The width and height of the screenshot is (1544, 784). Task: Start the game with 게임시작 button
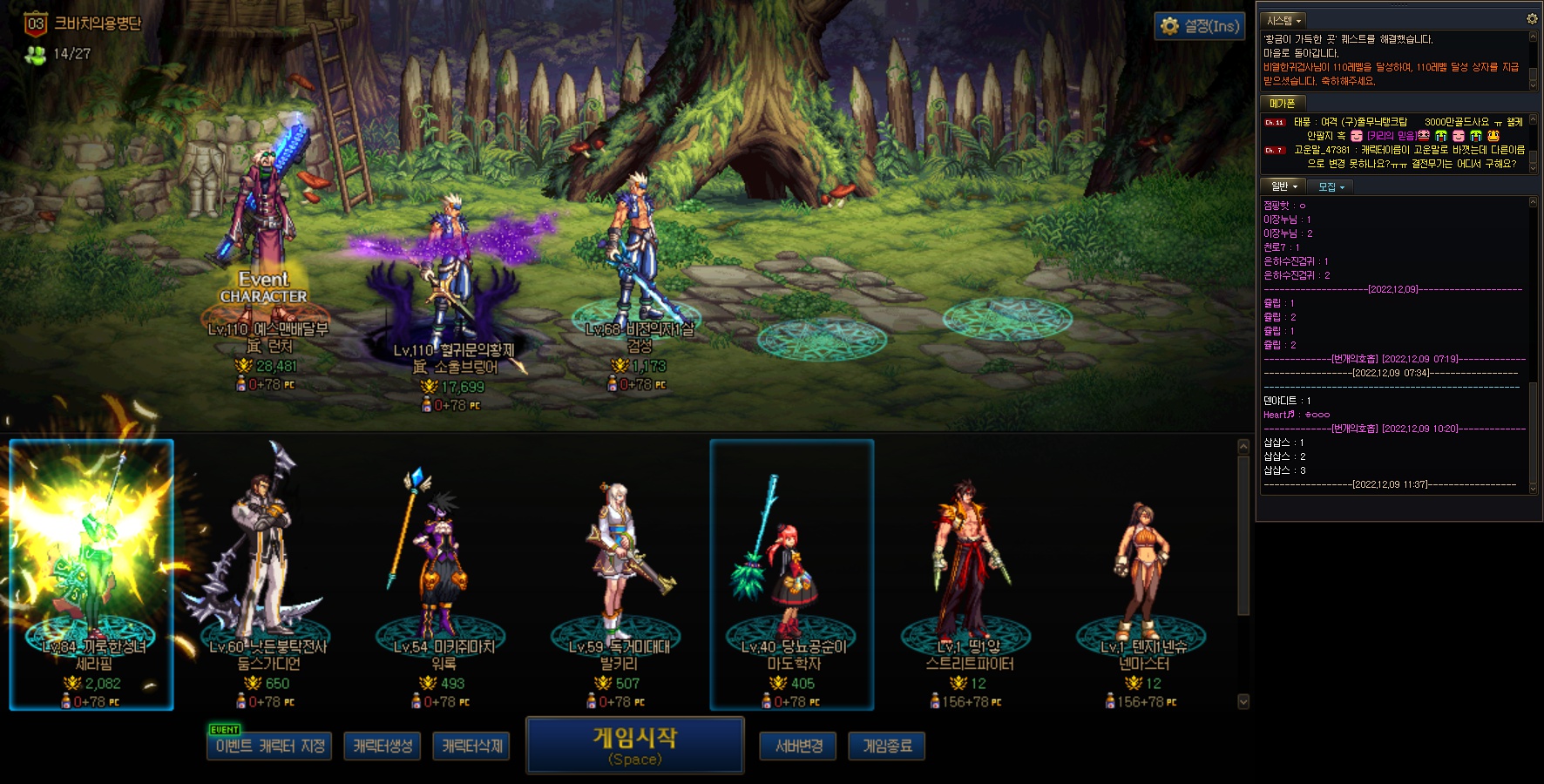tap(634, 745)
